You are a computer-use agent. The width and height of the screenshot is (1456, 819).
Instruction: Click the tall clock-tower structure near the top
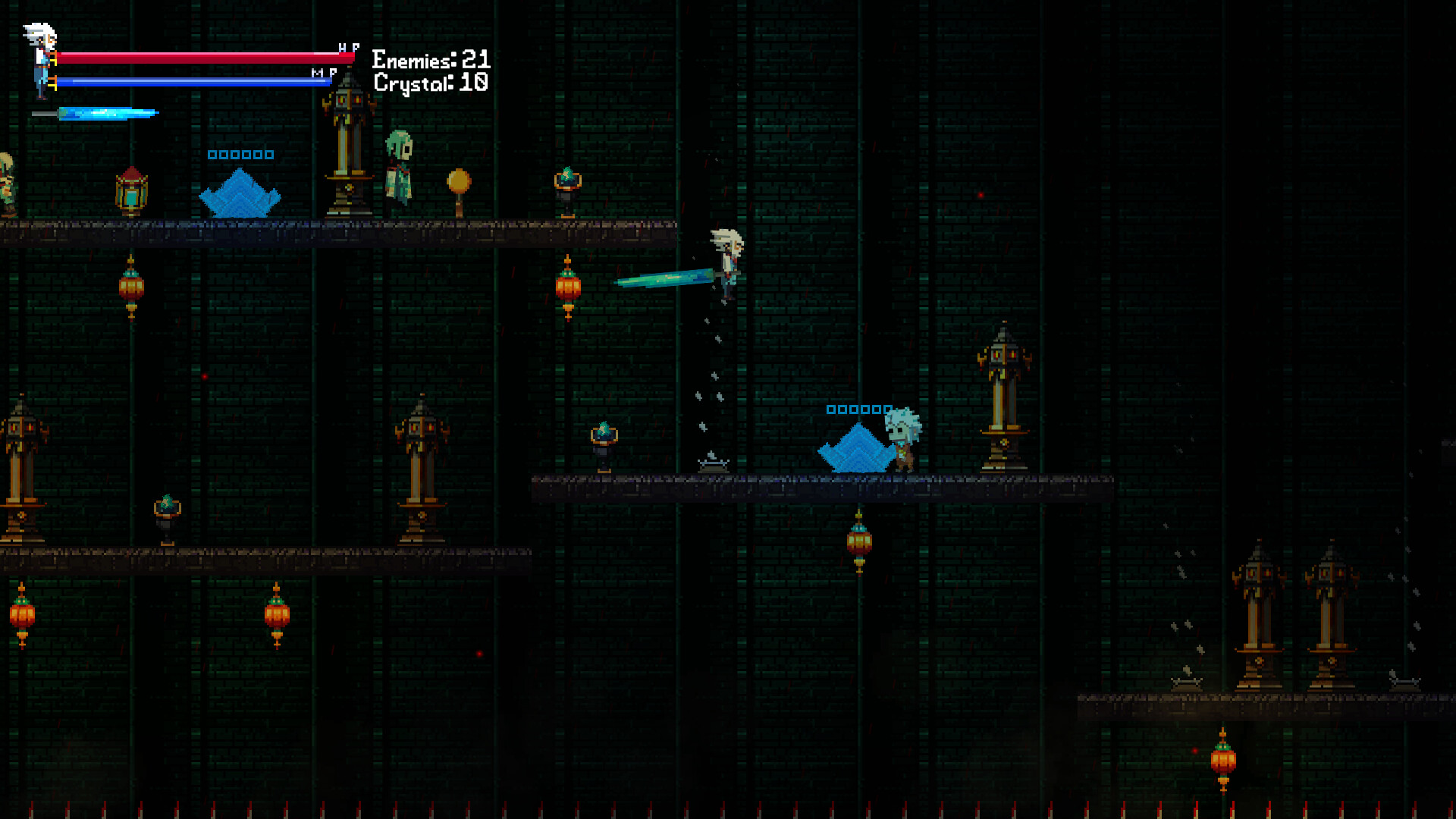tap(346, 144)
